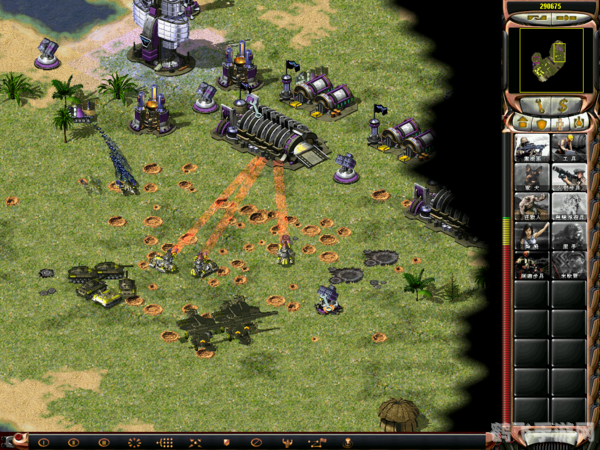This screenshot has width=600, height=450.
Task: Select the first team circle button
Action: 42,441
